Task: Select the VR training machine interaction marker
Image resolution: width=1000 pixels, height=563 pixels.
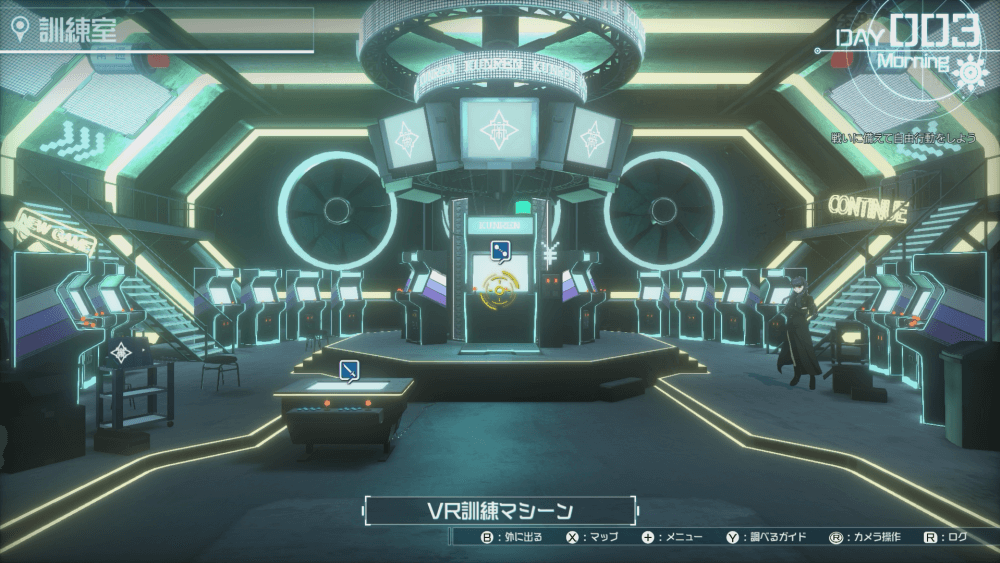Action: tap(497, 250)
